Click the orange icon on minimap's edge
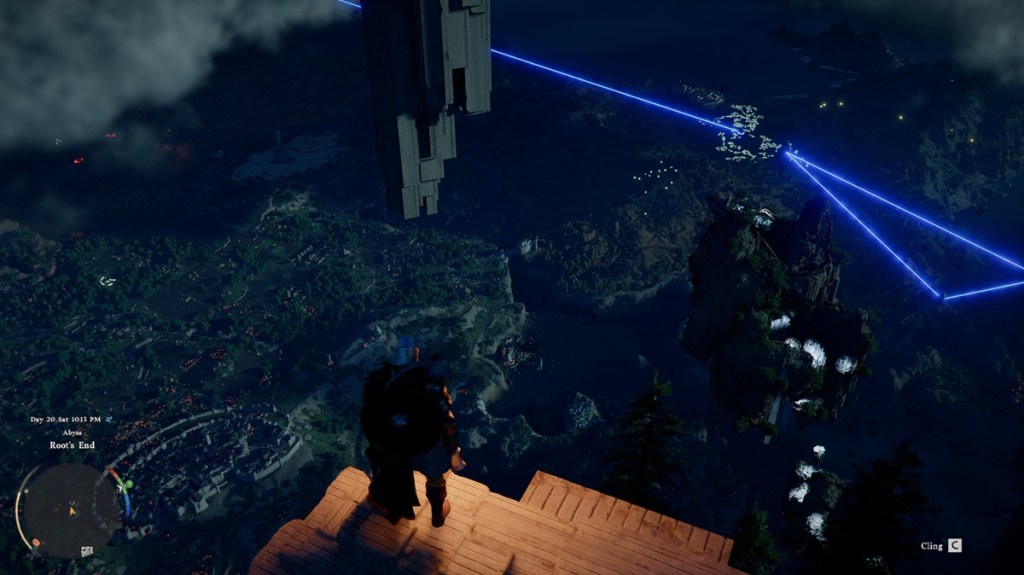Image resolution: width=1024 pixels, height=575 pixels. point(36,543)
